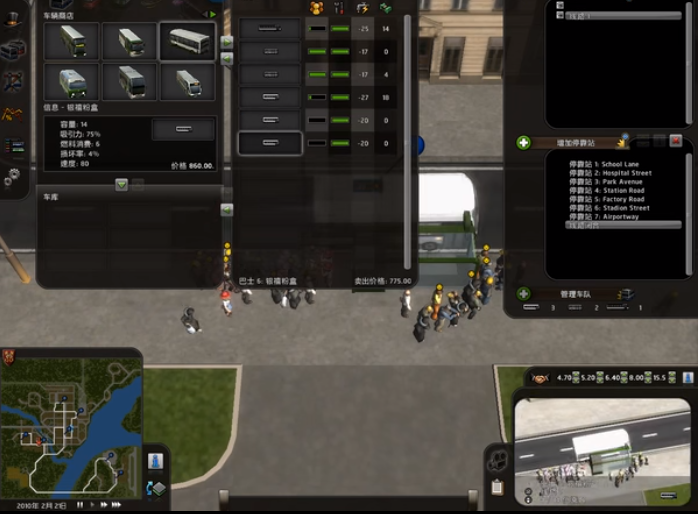Select stop 5: Factory Road
Viewport: 698px width, 514px height.
tap(608, 200)
